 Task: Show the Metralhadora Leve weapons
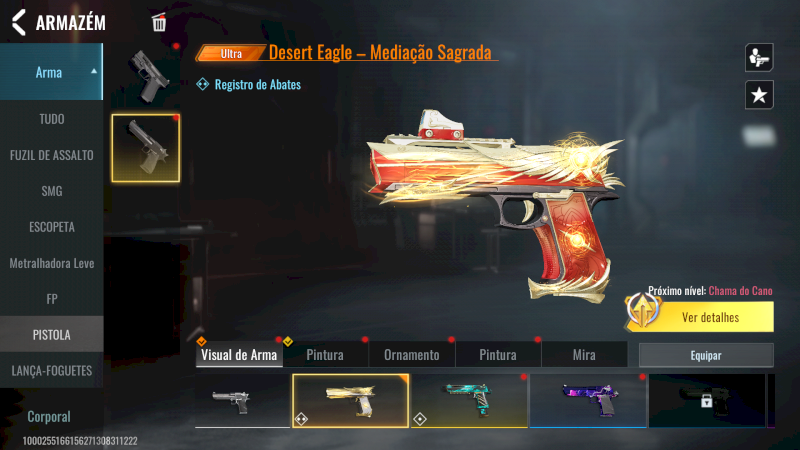click(x=51, y=263)
